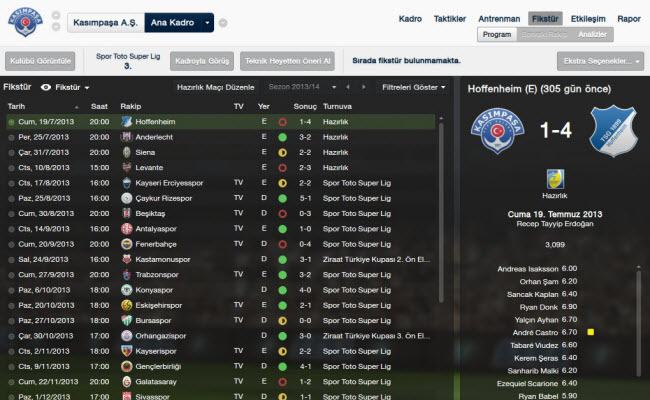This screenshot has height=400, width=650.
Task: Open the Rapor section
Action: [x=629, y=18]
